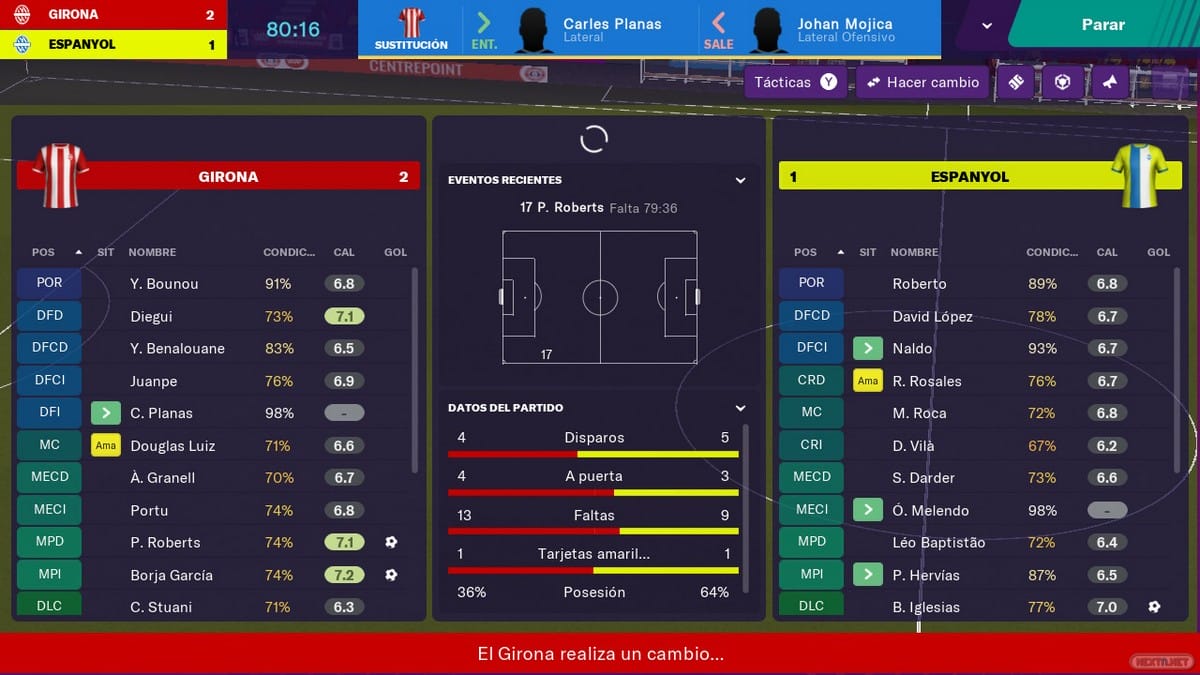The height and width of the screenshot is (675, 1200).
Task: Click the cube icon button near Hacer cambio
Action: (1062, 82)
